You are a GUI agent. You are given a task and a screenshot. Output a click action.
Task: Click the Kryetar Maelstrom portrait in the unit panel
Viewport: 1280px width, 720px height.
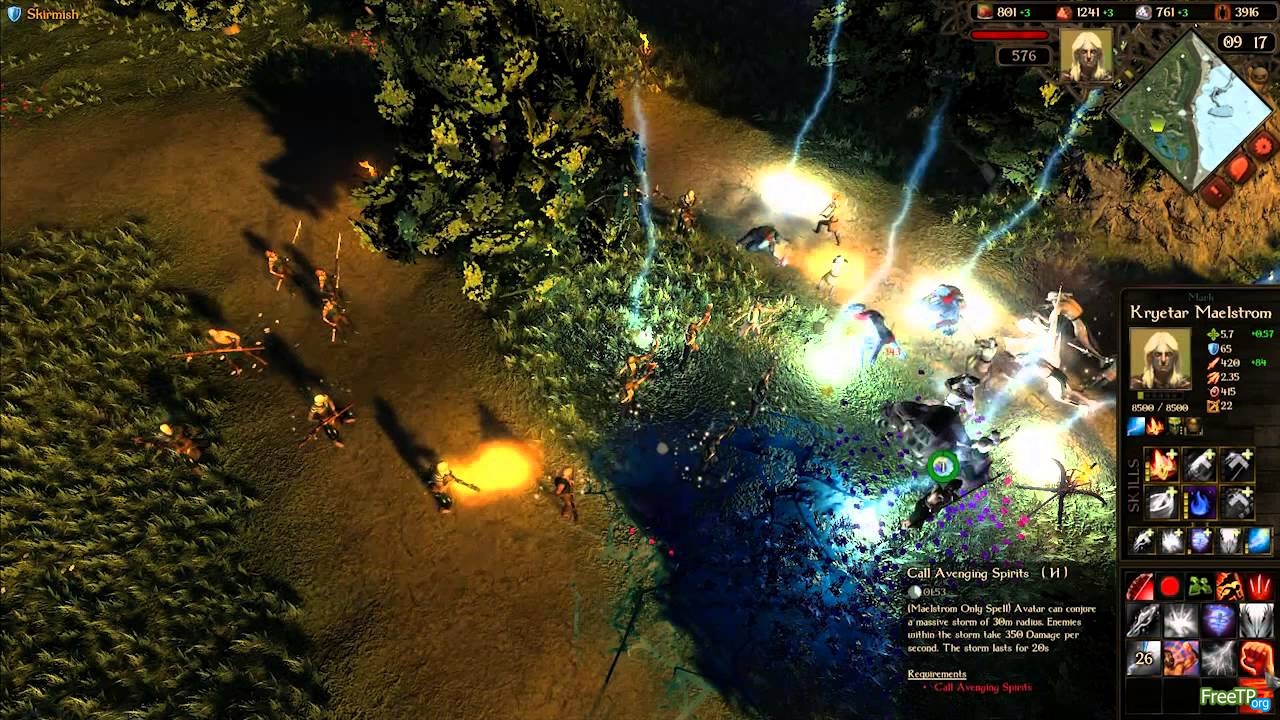(1160, 357)
